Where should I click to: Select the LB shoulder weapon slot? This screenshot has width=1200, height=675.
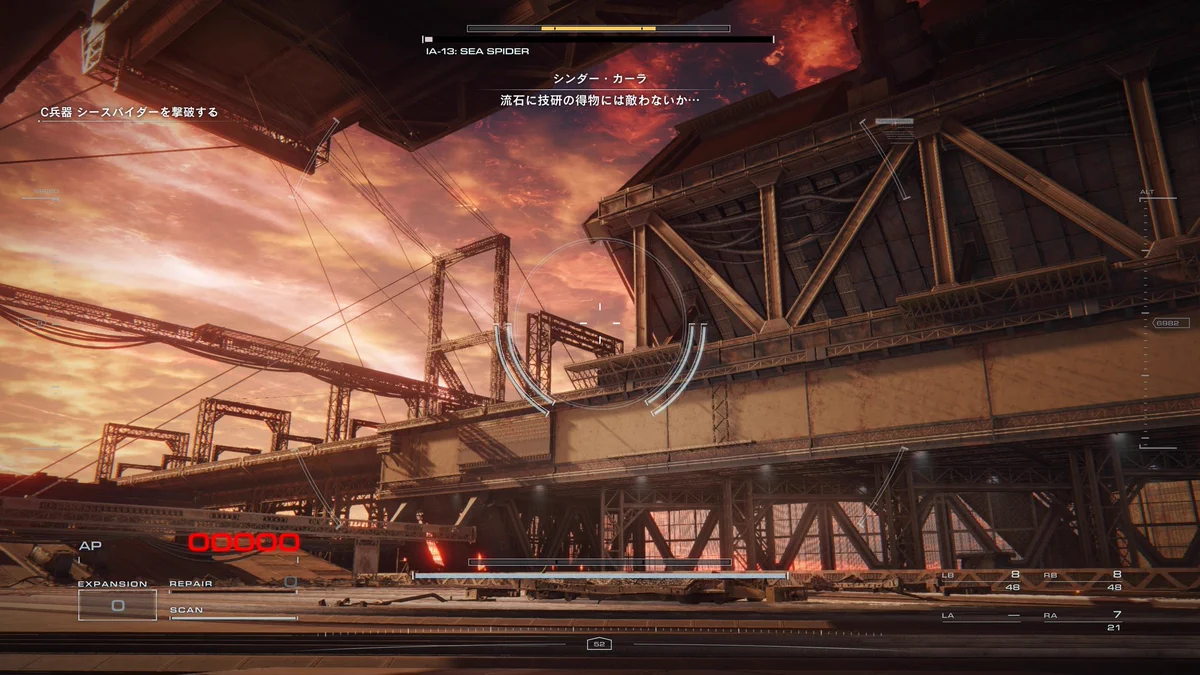click(x=982, y=579)
